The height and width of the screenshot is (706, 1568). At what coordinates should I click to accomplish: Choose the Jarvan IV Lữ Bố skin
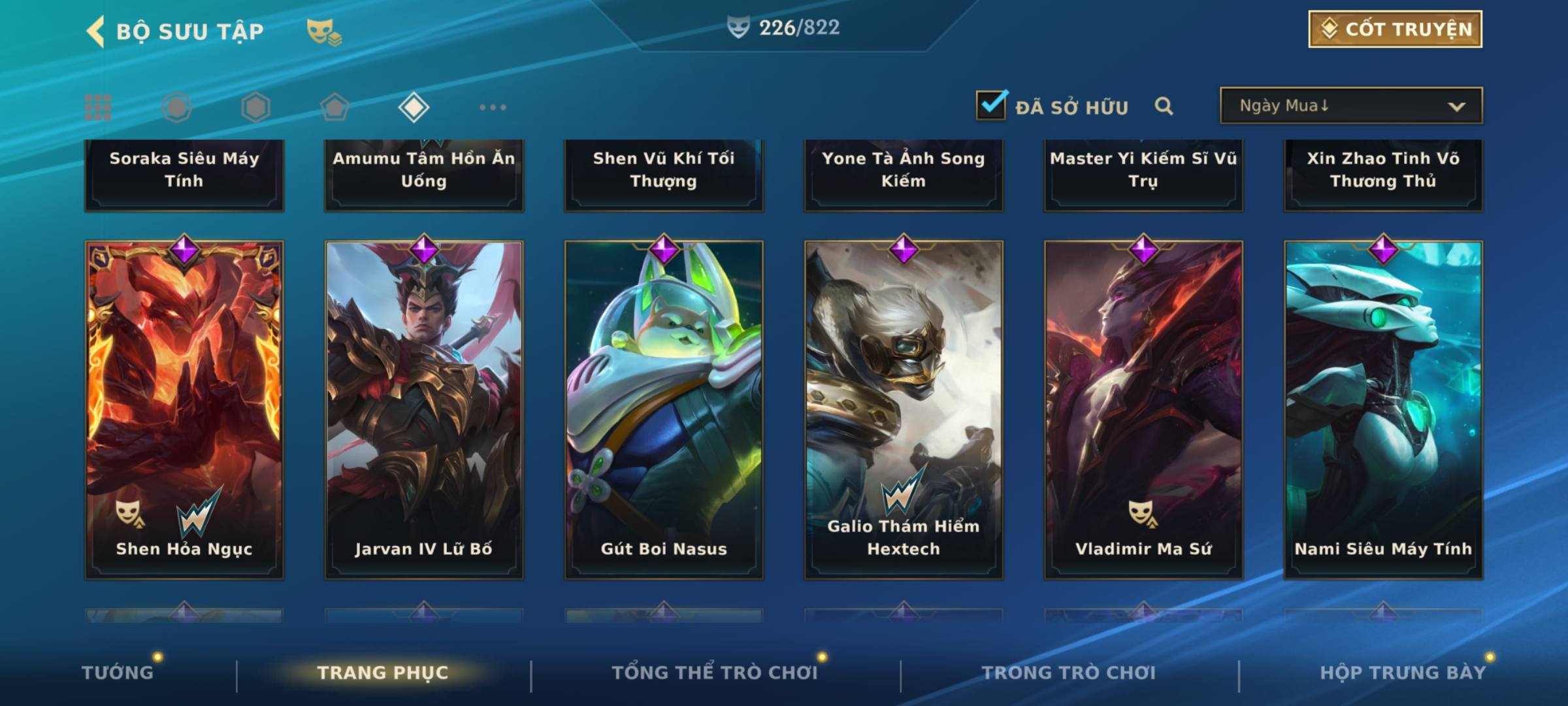pyautogui.click(x=424, y=409)
